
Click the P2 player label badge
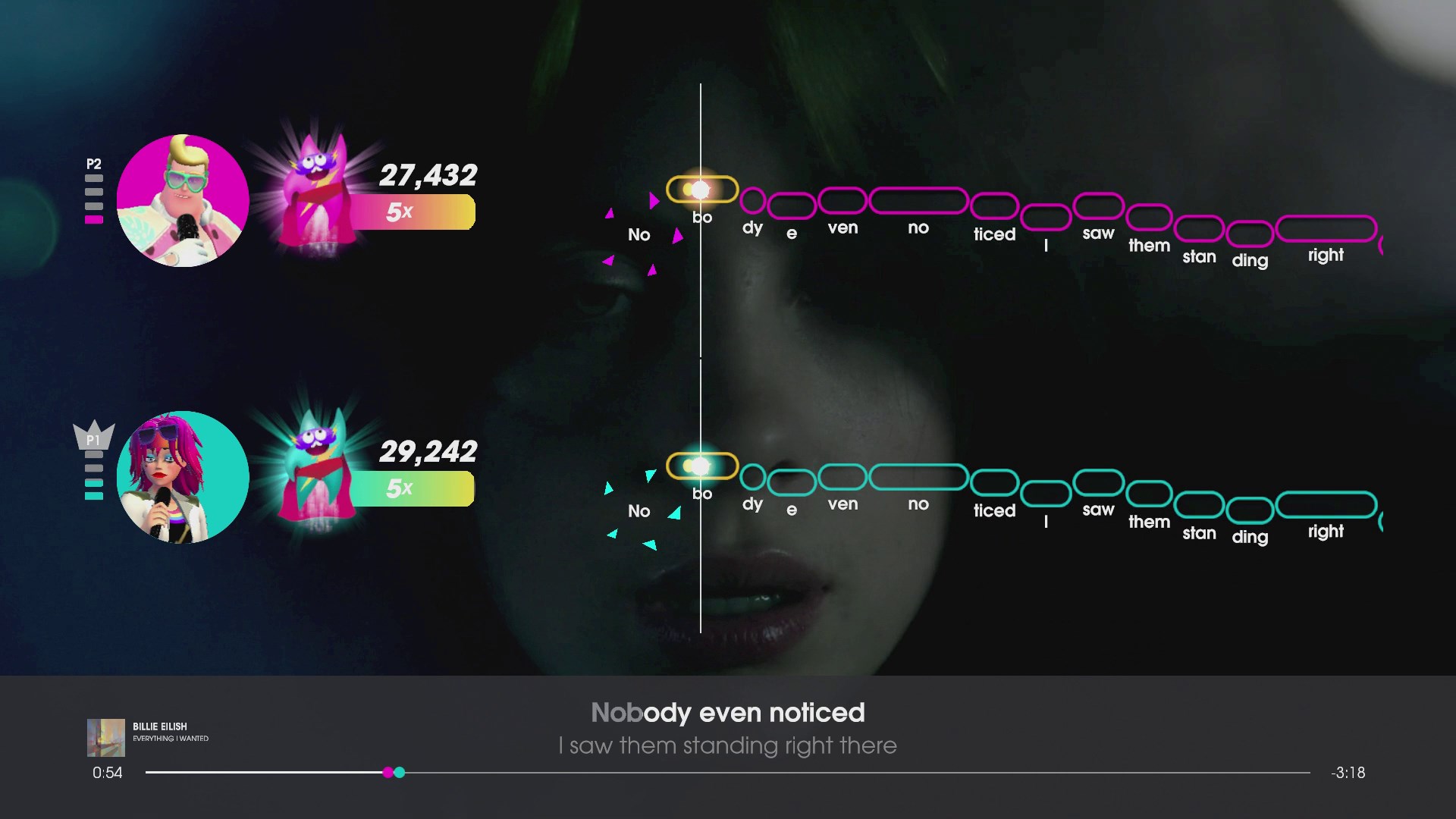click(94, 163)
